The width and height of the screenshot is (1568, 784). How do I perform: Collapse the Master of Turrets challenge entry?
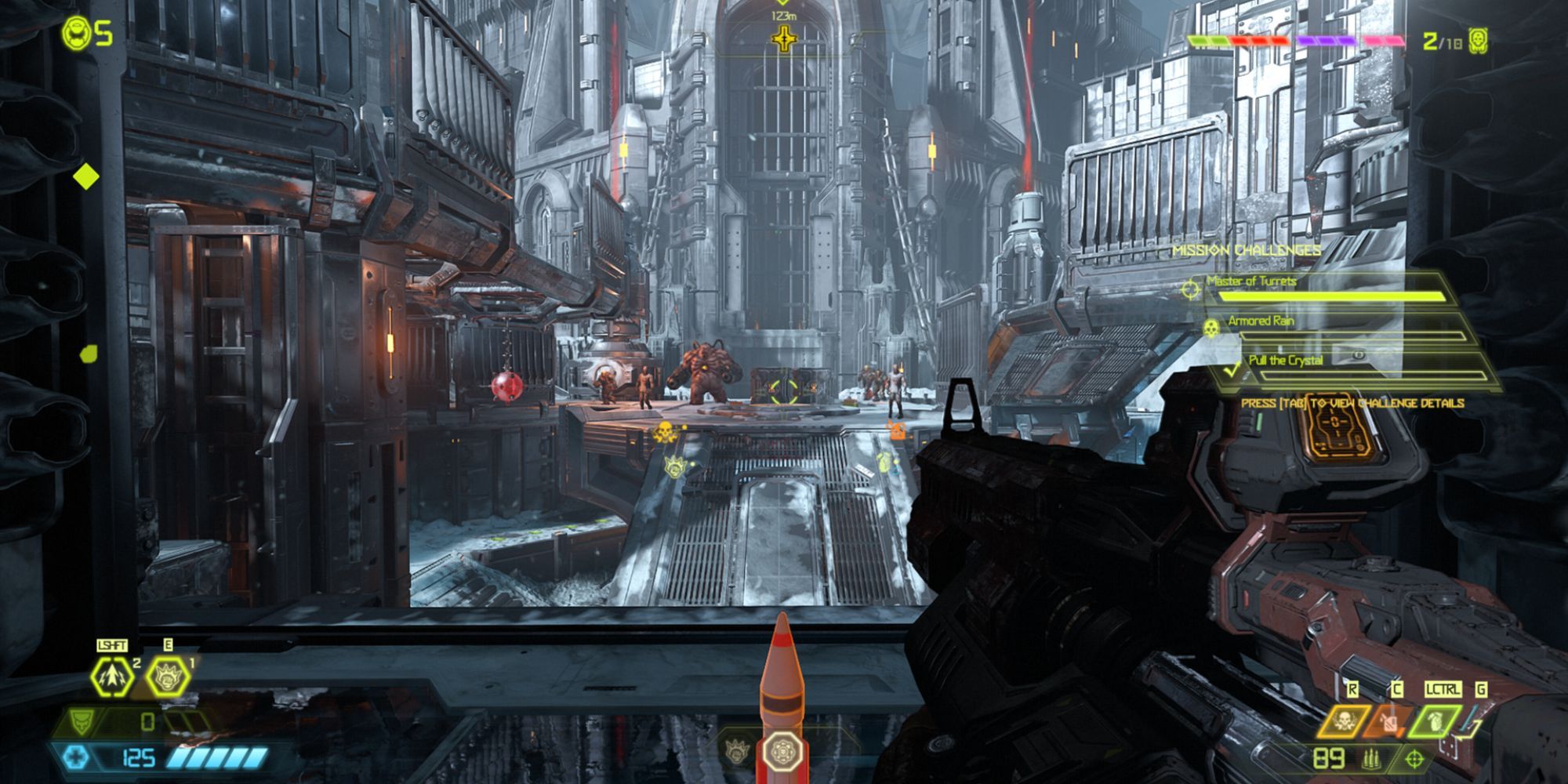1250,281
